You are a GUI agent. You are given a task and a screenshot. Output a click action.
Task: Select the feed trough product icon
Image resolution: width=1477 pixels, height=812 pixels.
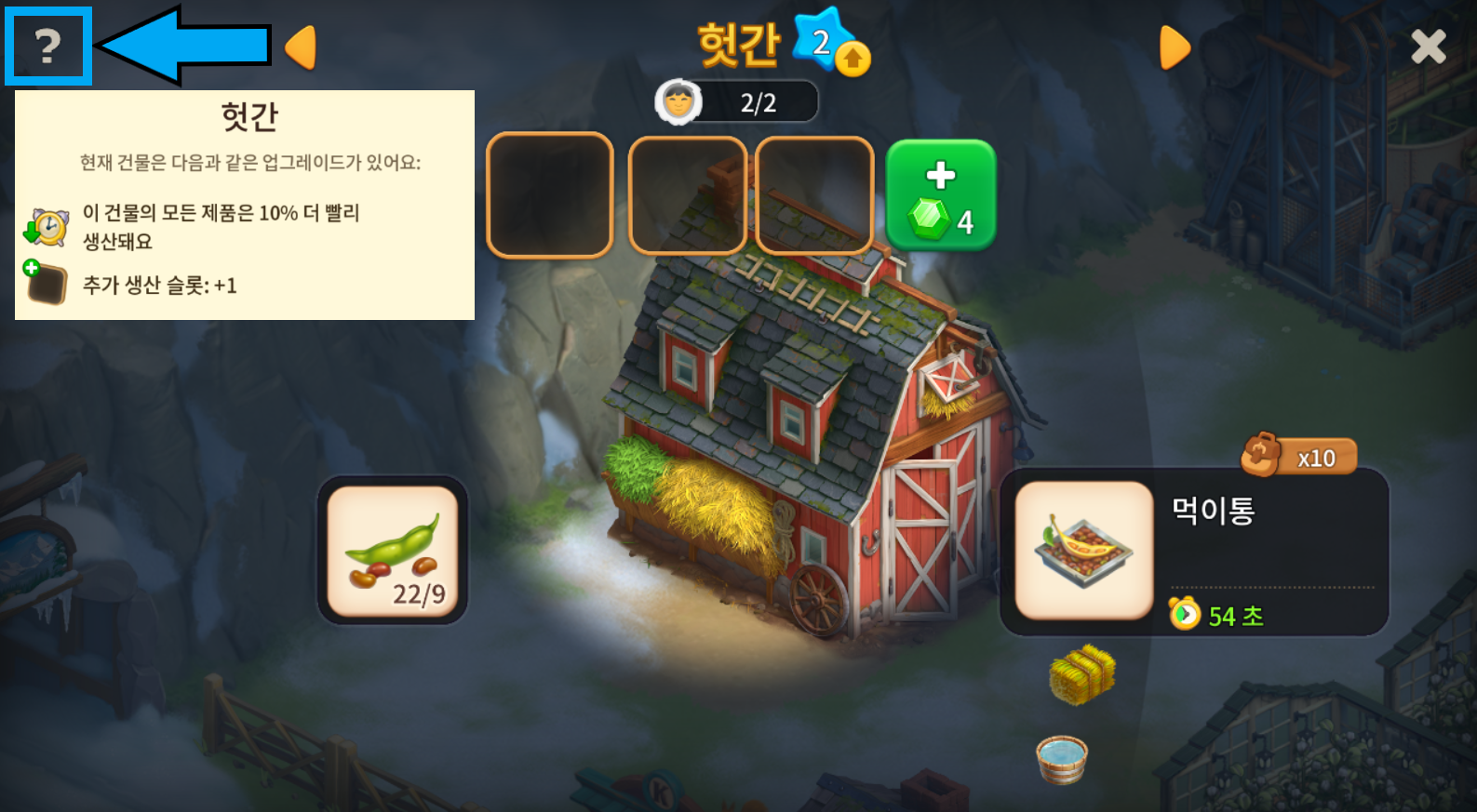pos(1084,550)
